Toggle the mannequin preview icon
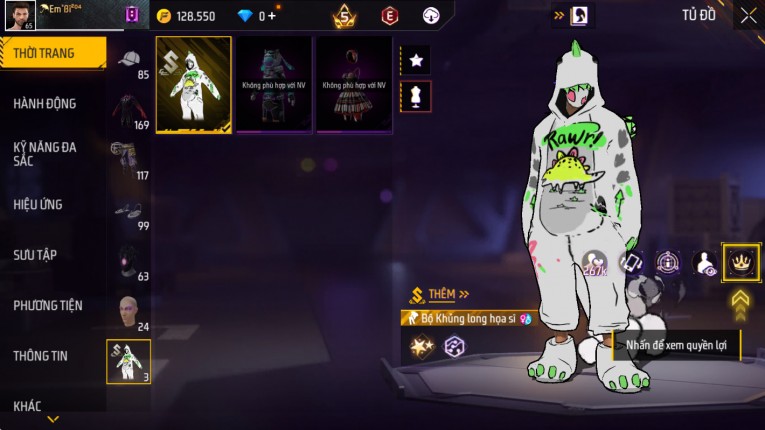765x430 pixels. tap(416, 96)
